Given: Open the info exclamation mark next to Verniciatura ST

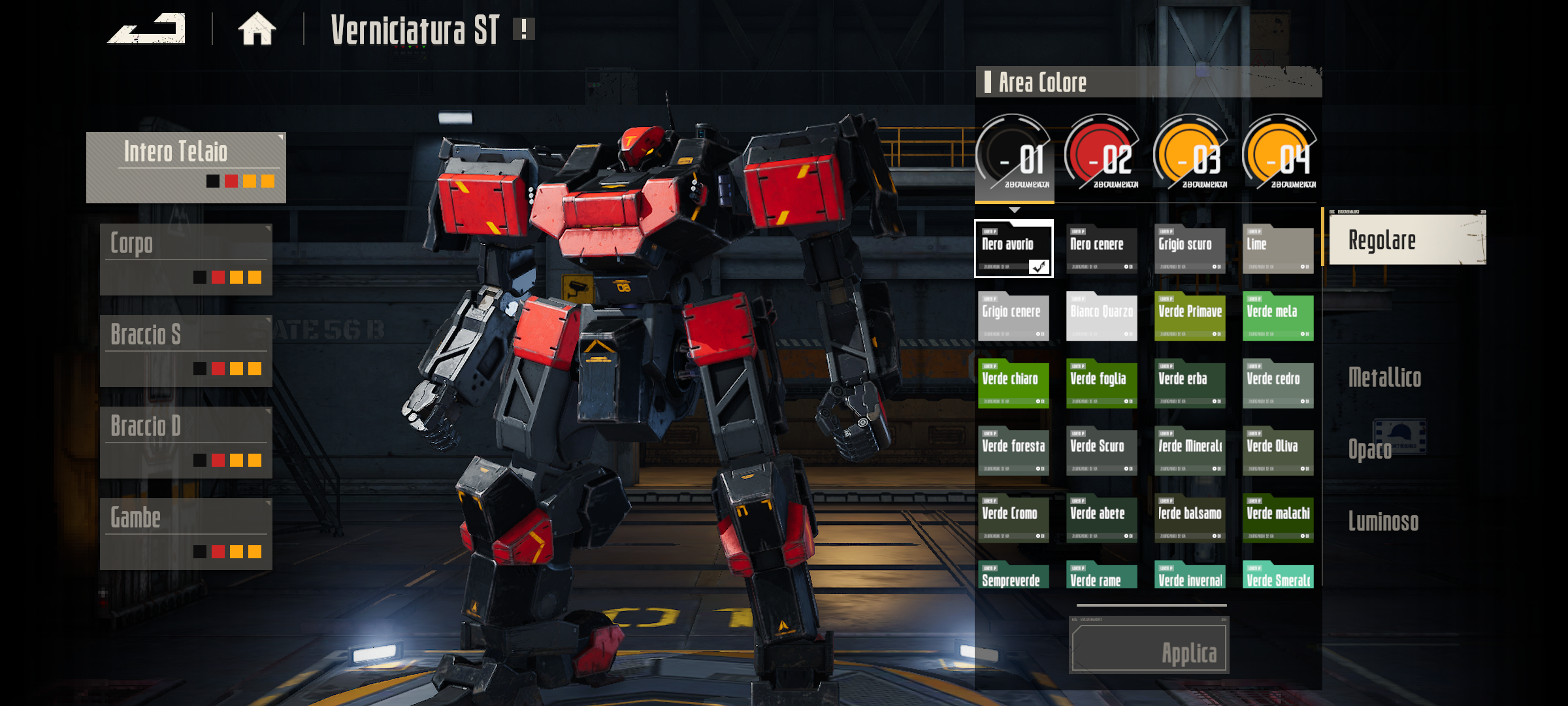Looking at the screenshot, I should pyautogui.click(x=523, y=29).
